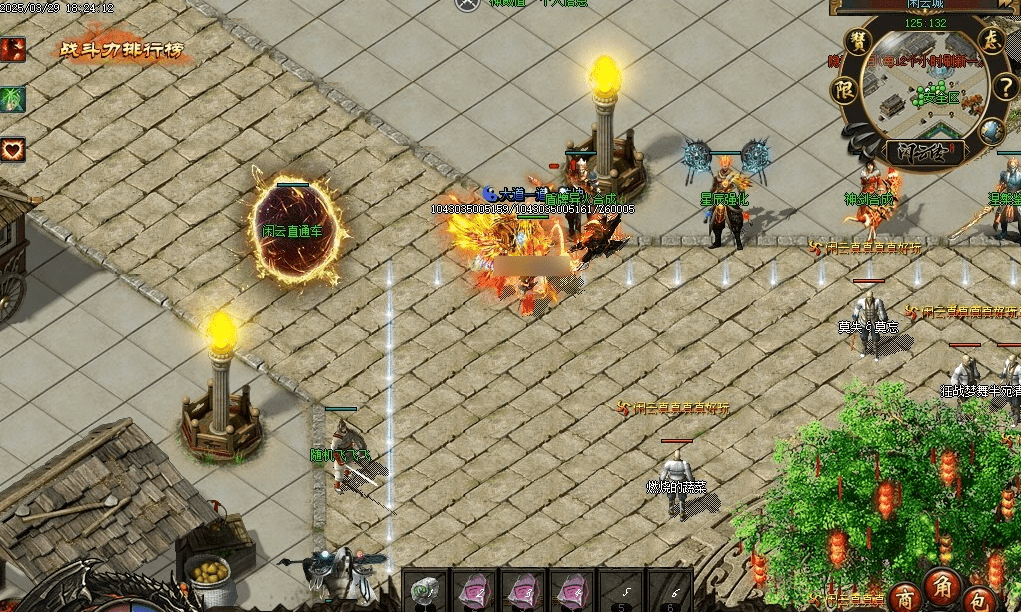
Task: Use the grey scroll in hotbar slot 1
Action: [424, 589]
